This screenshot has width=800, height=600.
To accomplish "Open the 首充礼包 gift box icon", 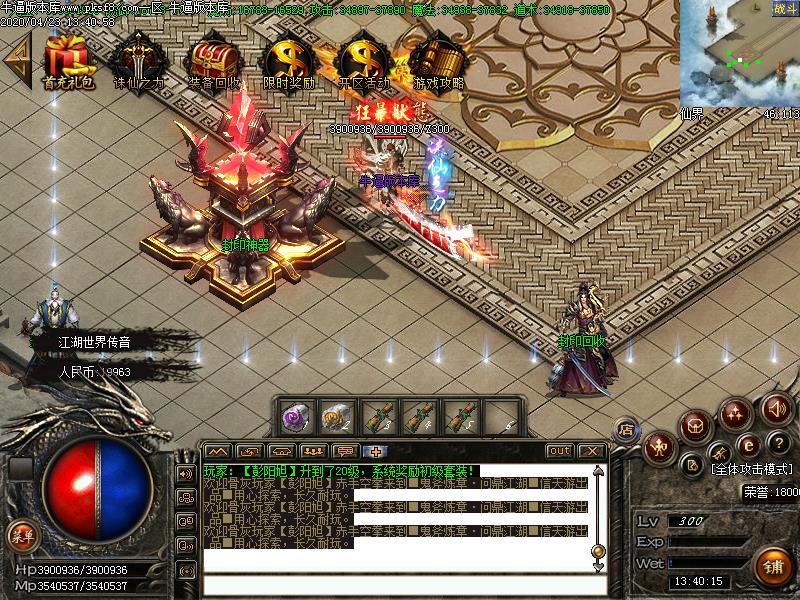I will point(67,61).
